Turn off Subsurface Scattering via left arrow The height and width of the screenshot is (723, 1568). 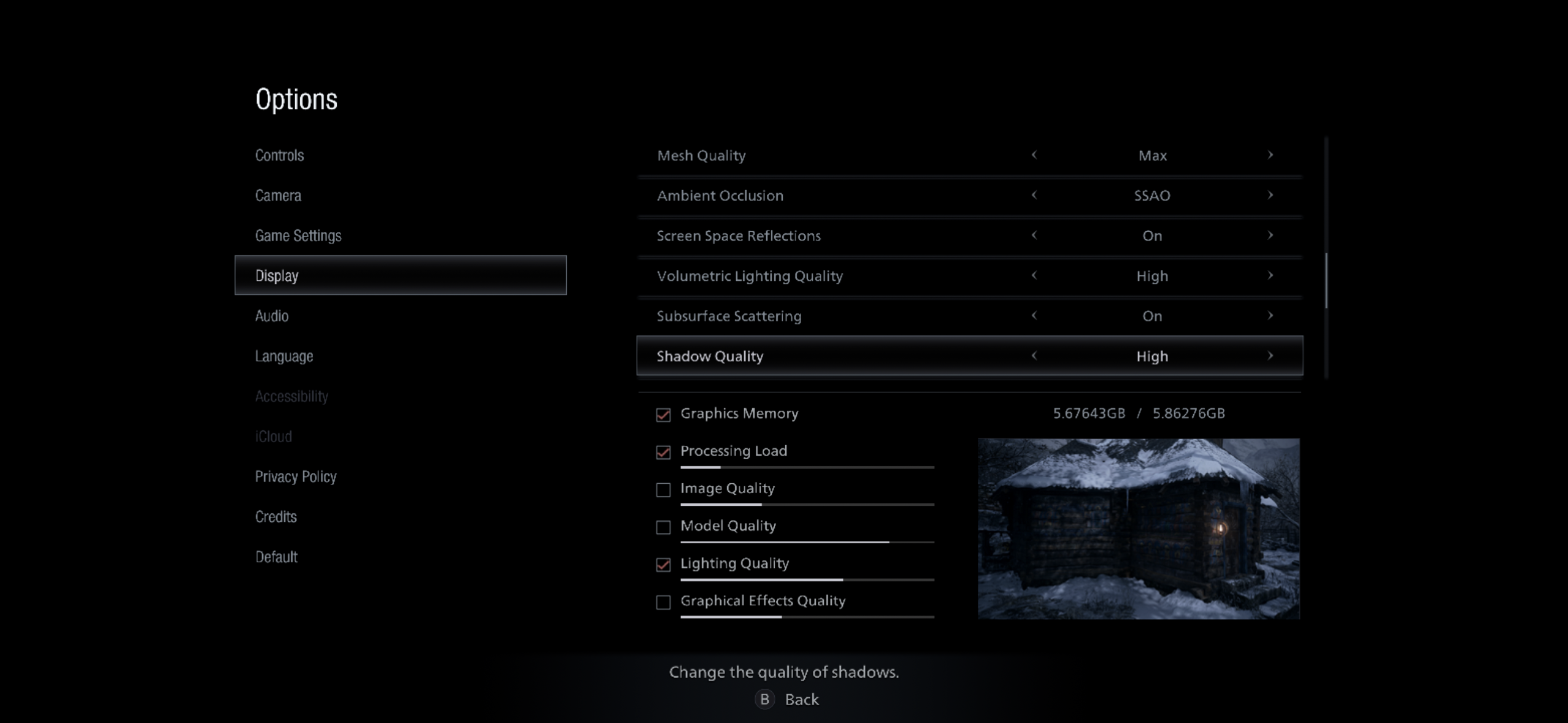[x=1034, y=316]
